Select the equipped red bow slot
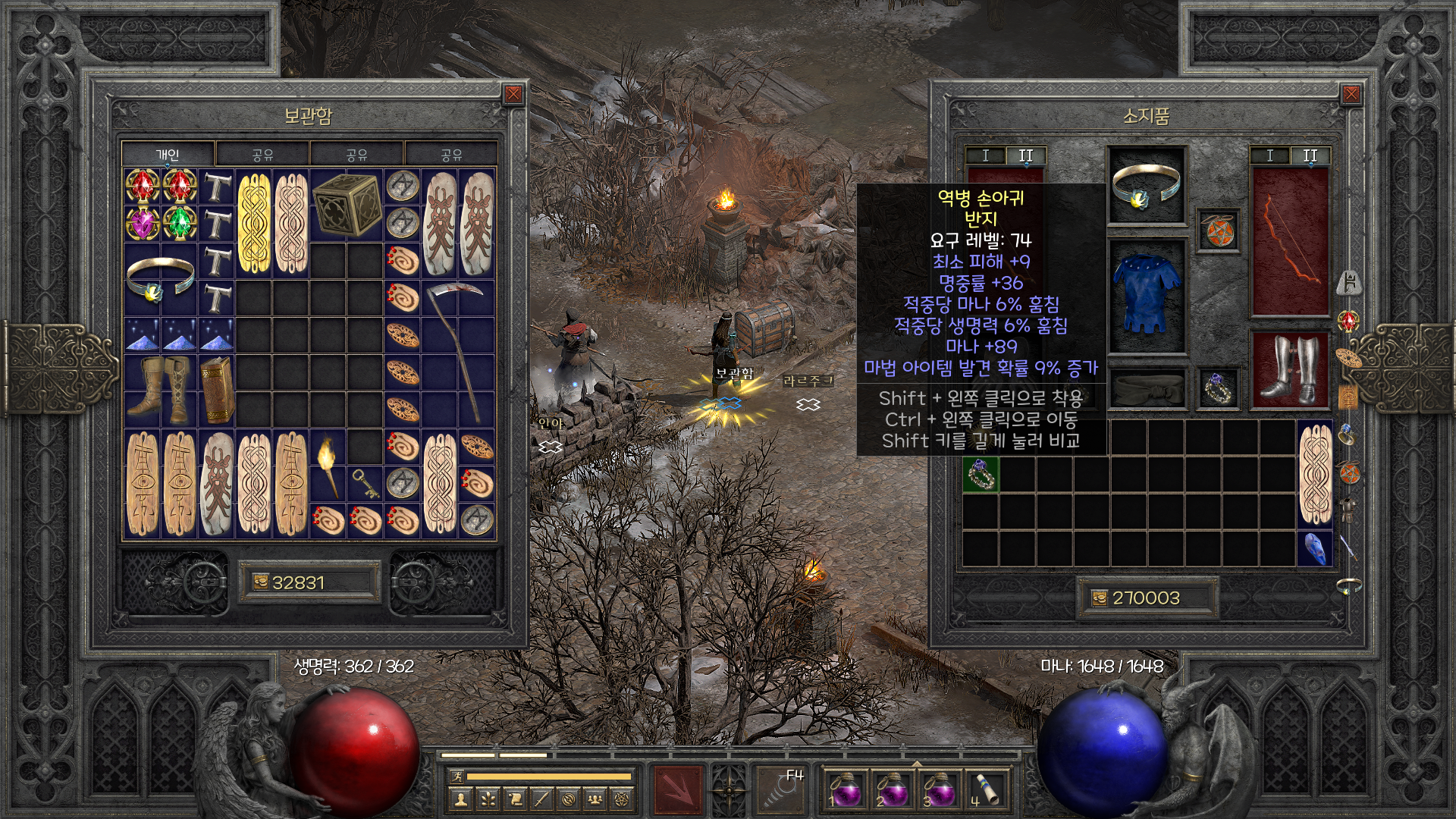This screenshot has width=1456, height=819. click(1289, 241)
